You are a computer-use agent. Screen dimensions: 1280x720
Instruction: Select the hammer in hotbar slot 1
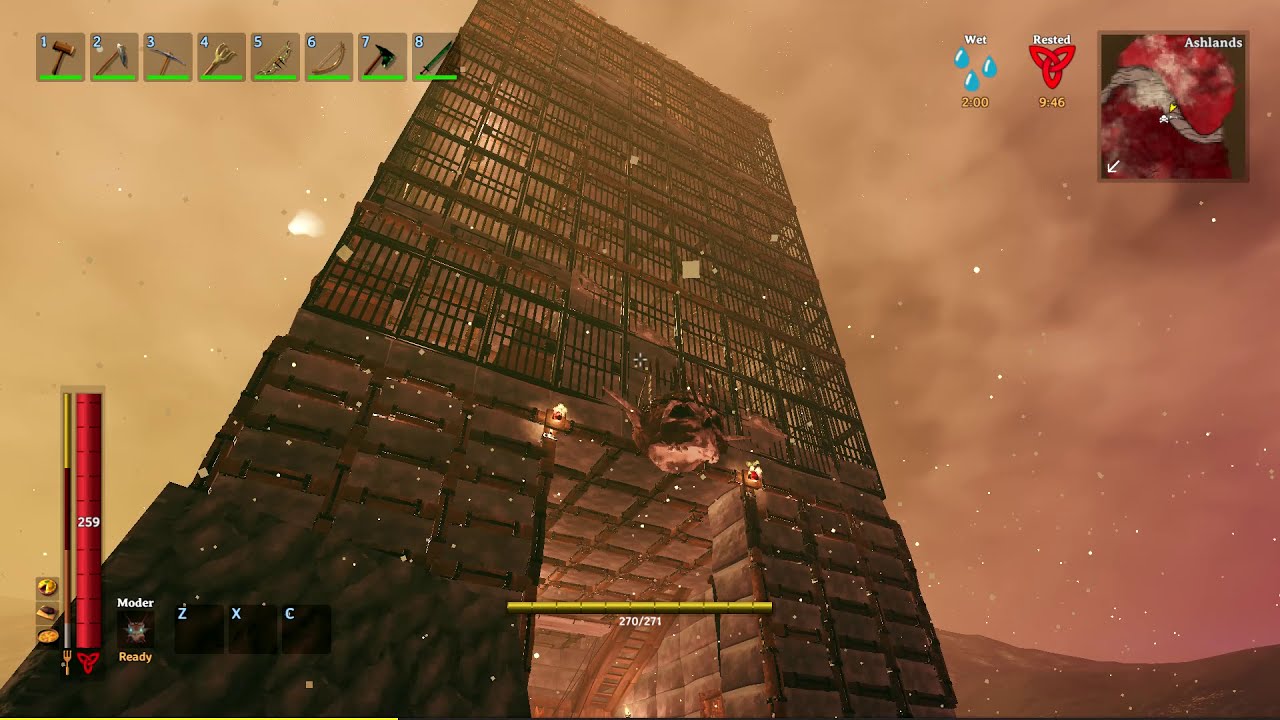pos(60,57)
